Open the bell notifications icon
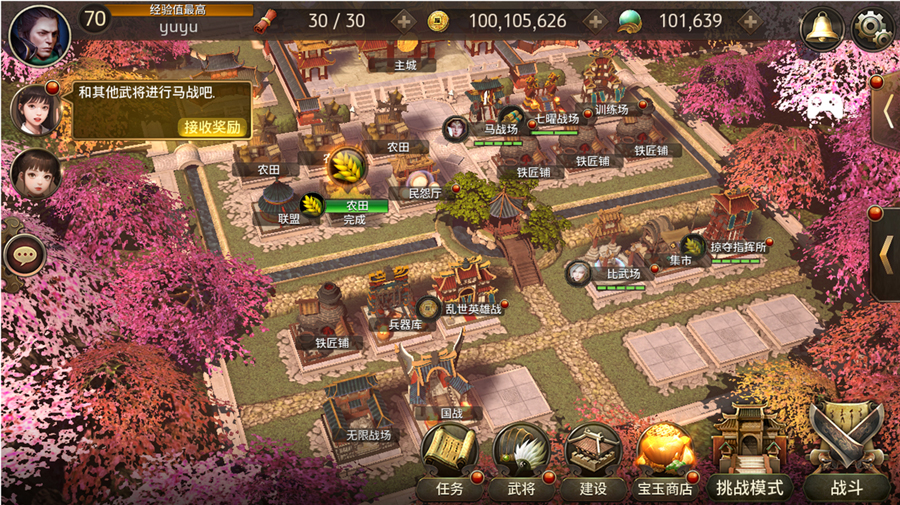The width and height of the screenshot is (900, 505). (x=822, y=28)
